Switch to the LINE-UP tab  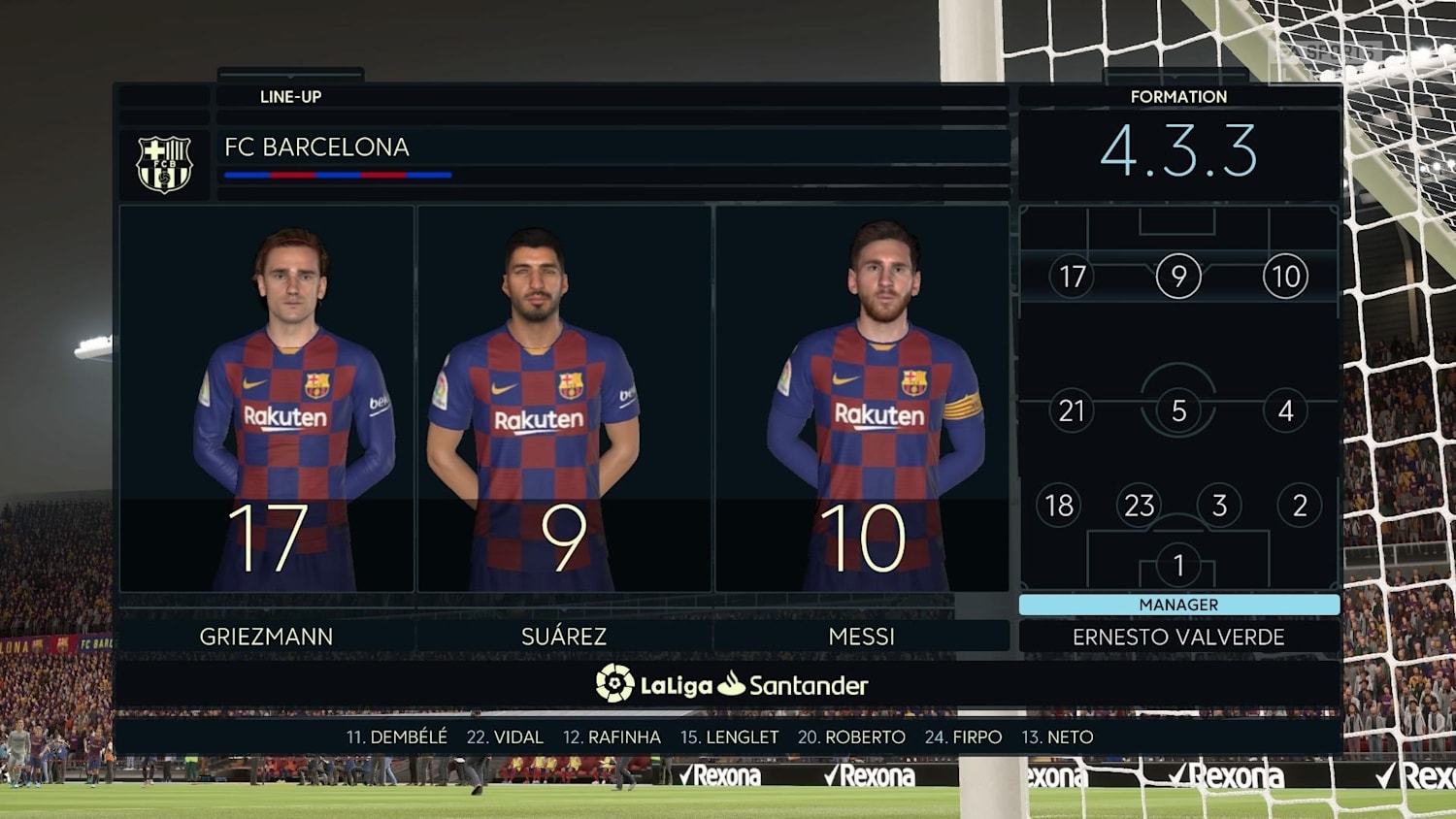point(288,97)
